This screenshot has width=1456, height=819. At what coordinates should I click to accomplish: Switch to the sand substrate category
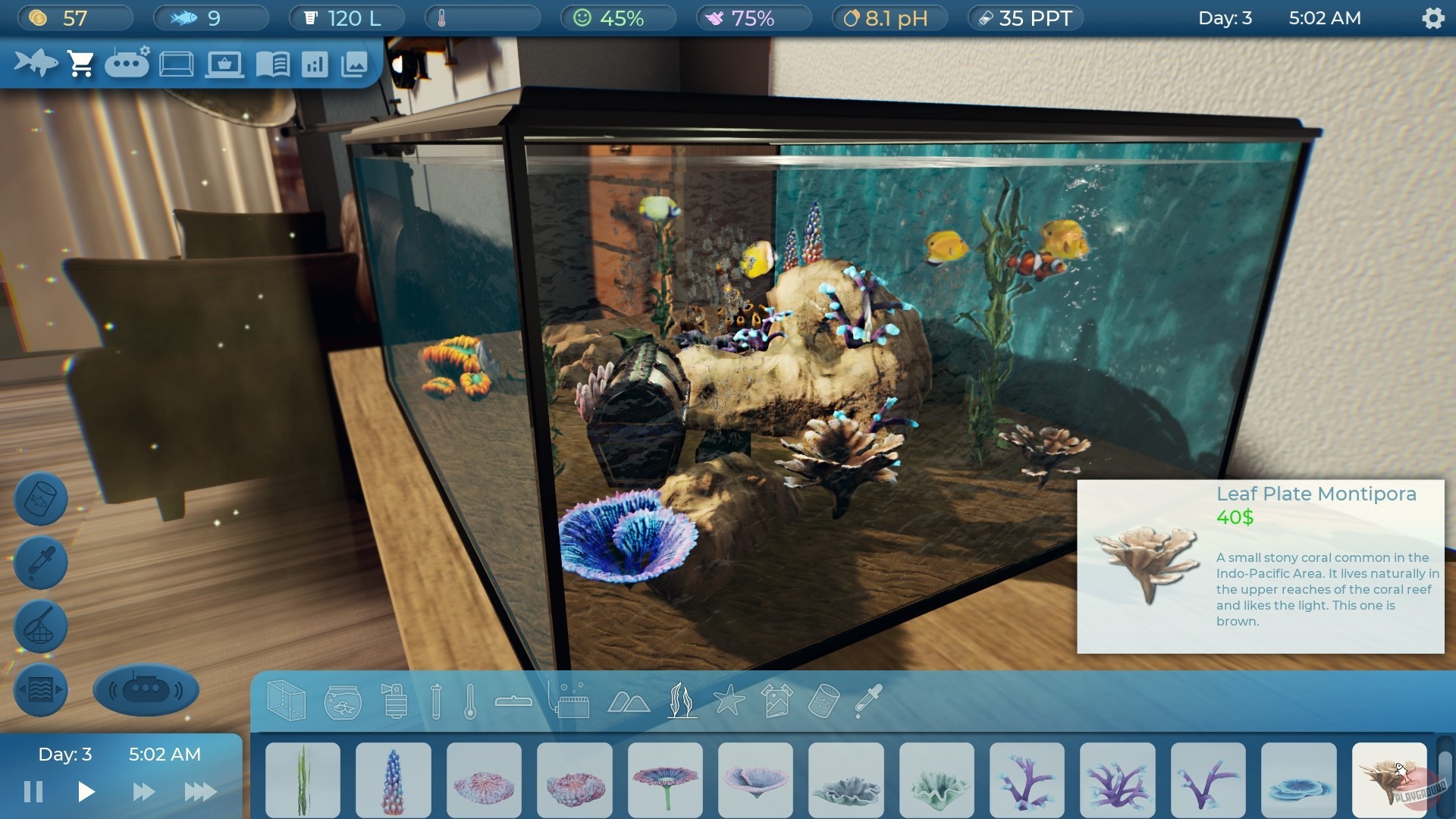pos(629,701)
